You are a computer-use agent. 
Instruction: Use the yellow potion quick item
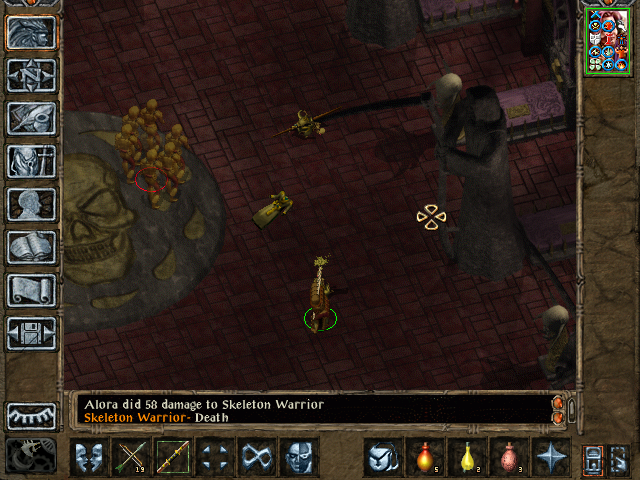[468, 458]
